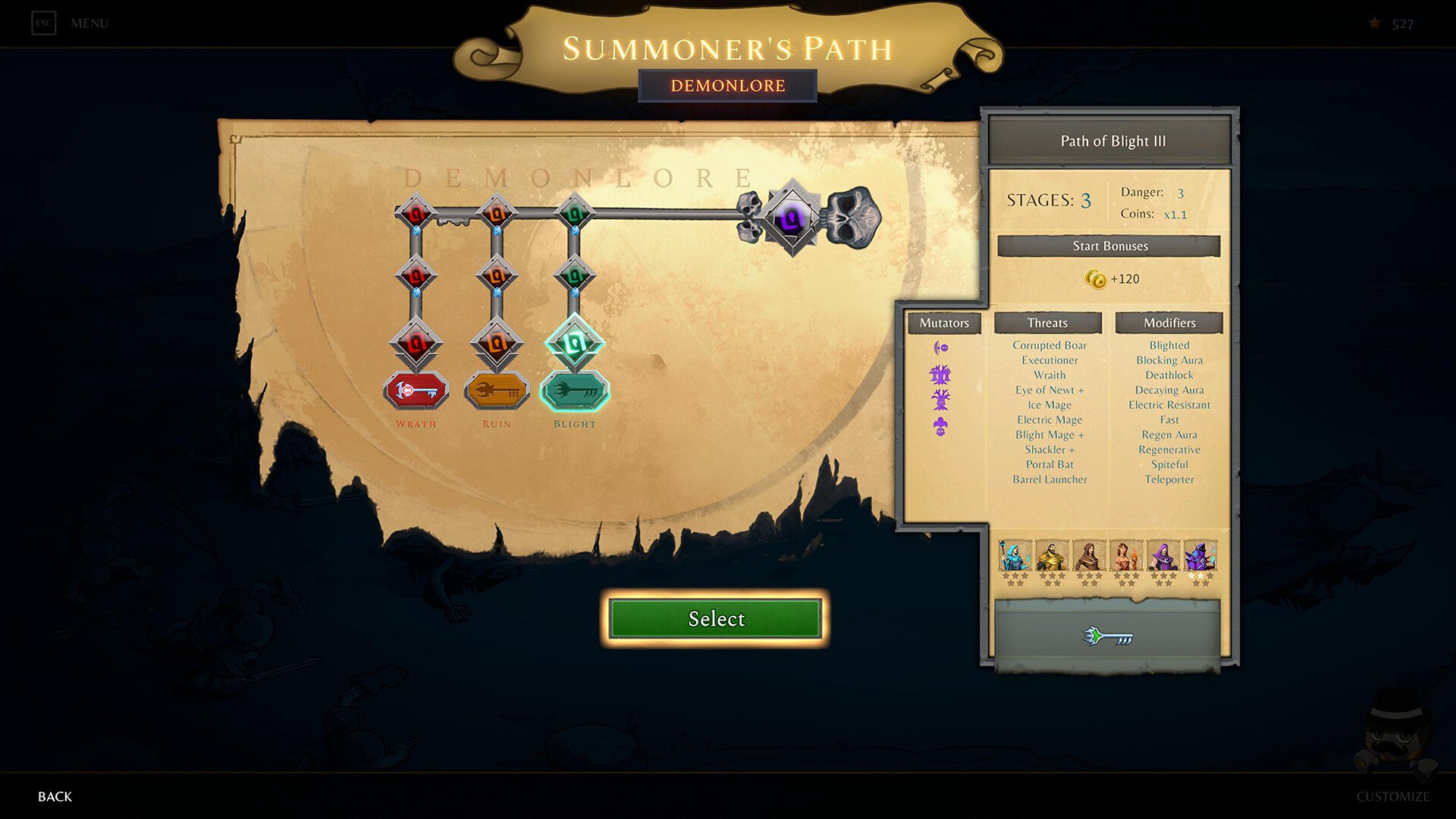Screen dimensions: 1456x819
Task: Click the Blight key reward icon
Action: (x=1108, y=636)
